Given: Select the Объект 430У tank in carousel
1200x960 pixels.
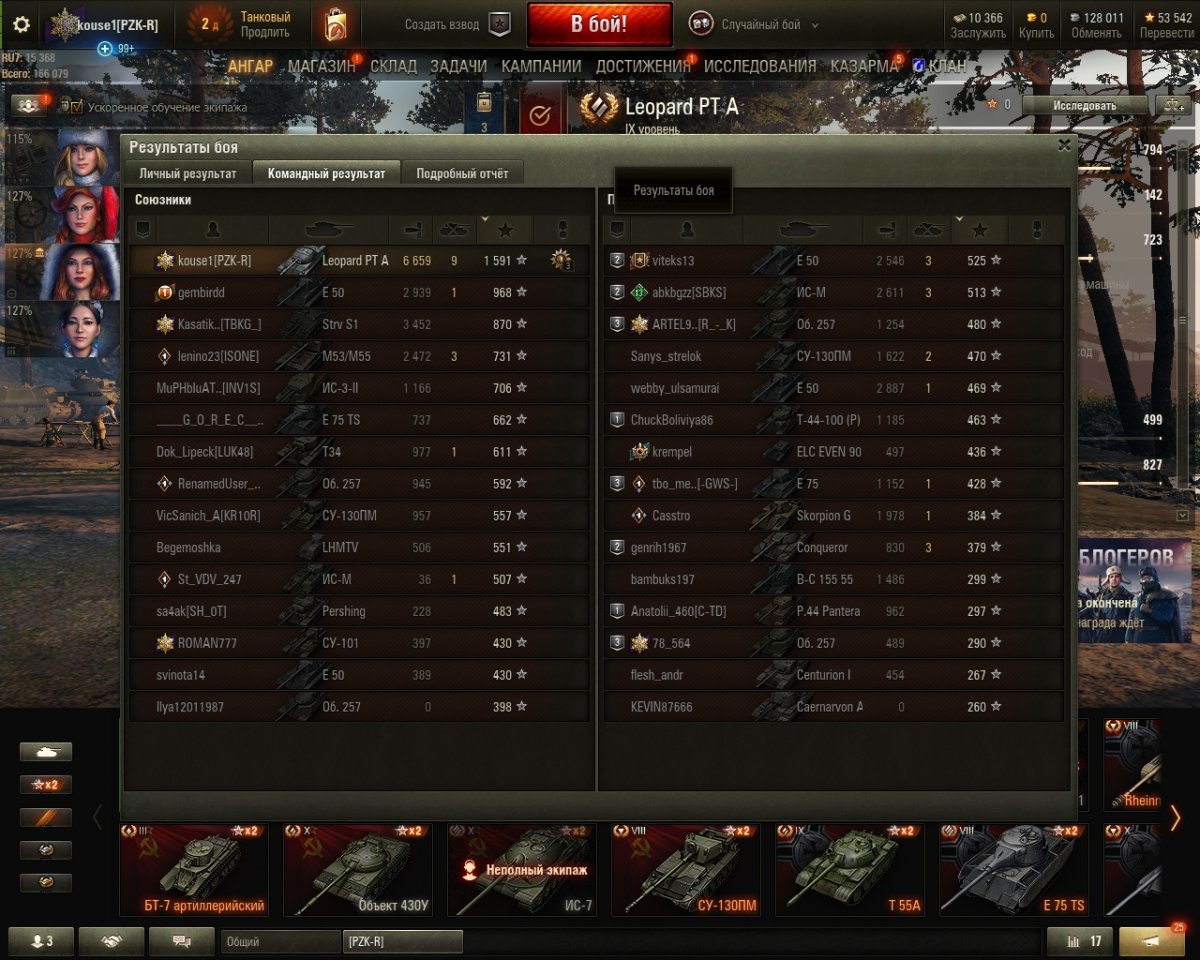Looking at the screenshot, I should point(357,869).
